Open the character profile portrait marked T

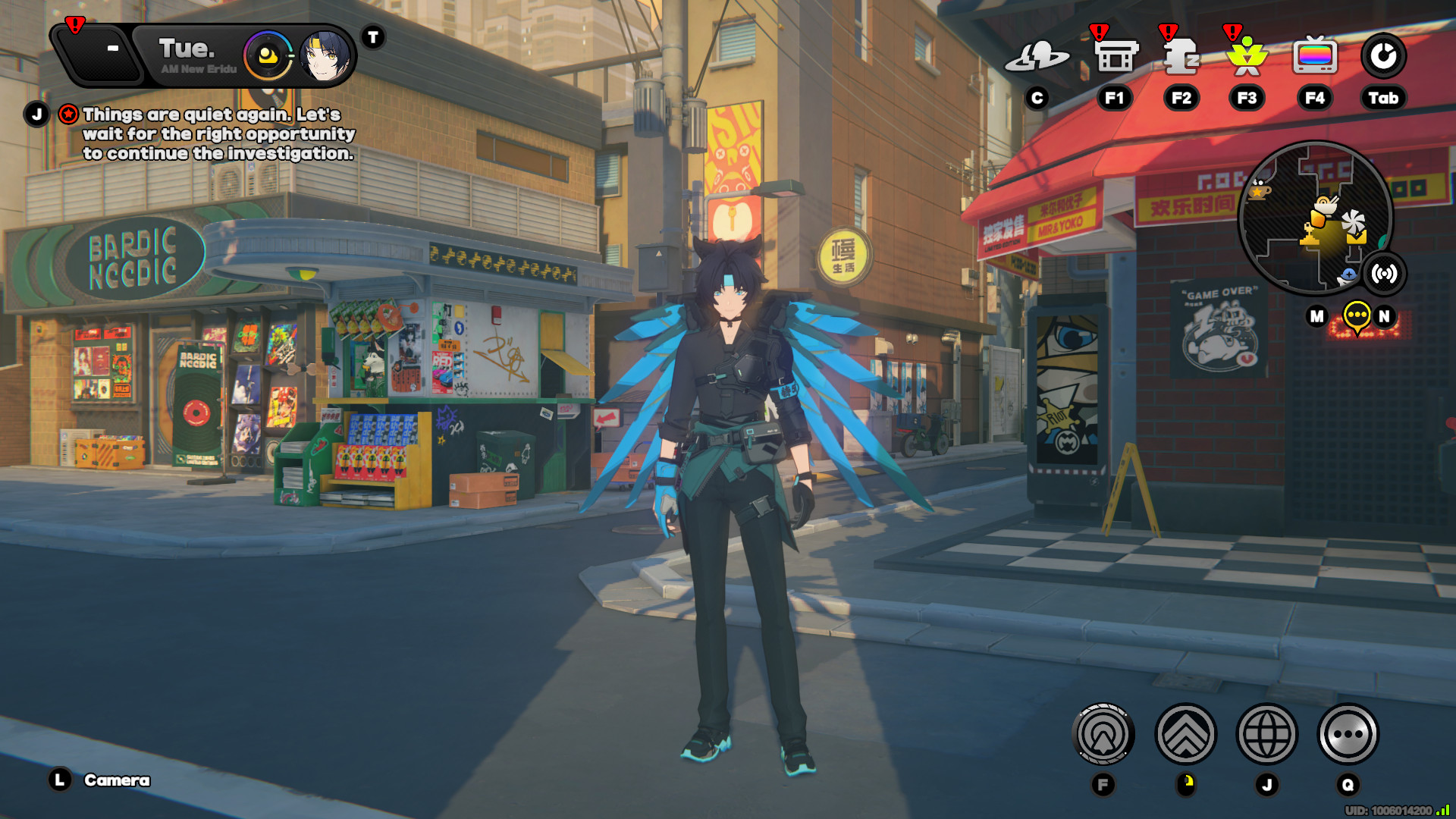click(x=326, y=55)
